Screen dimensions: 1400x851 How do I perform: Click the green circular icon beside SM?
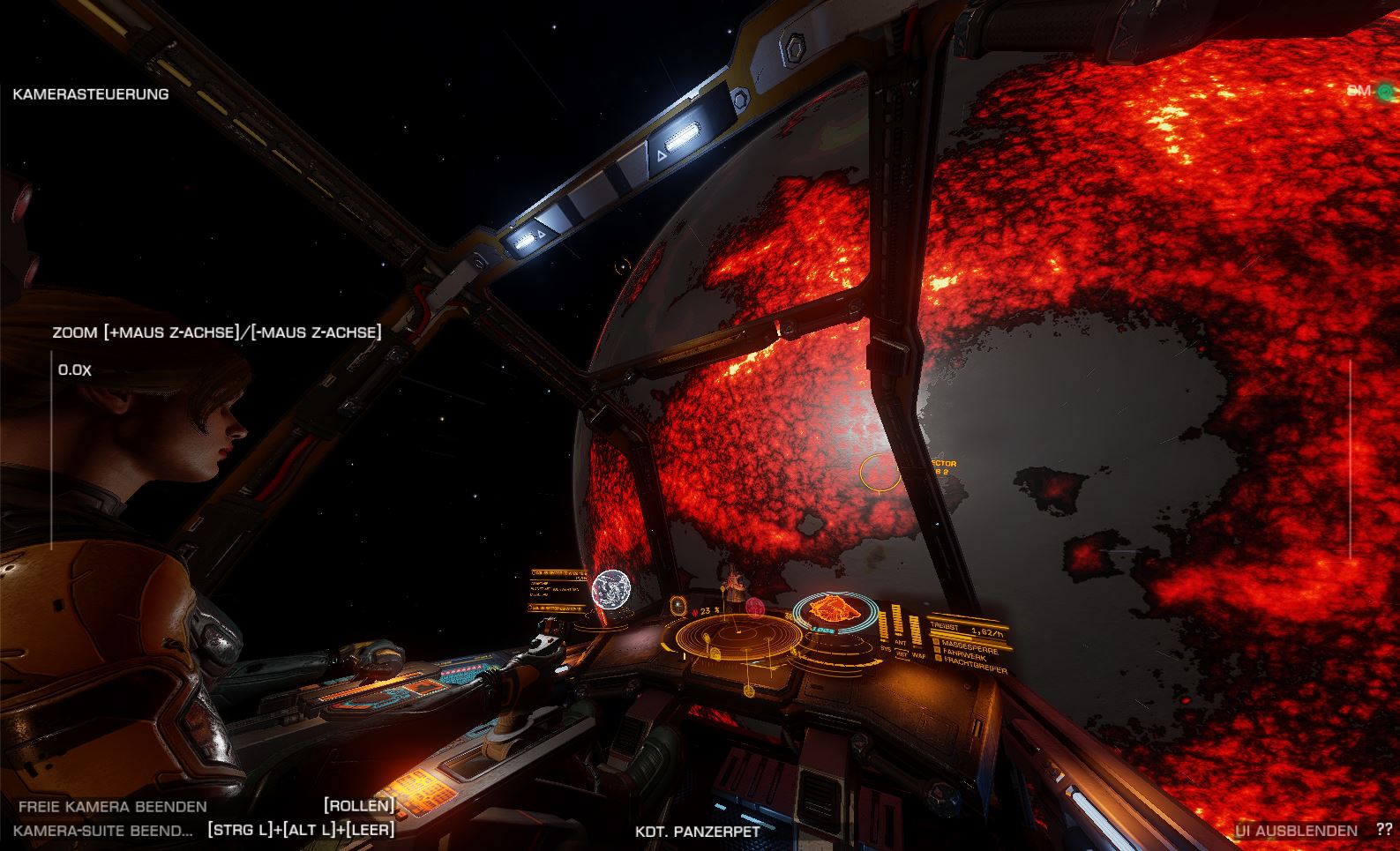click(1385, 92)
